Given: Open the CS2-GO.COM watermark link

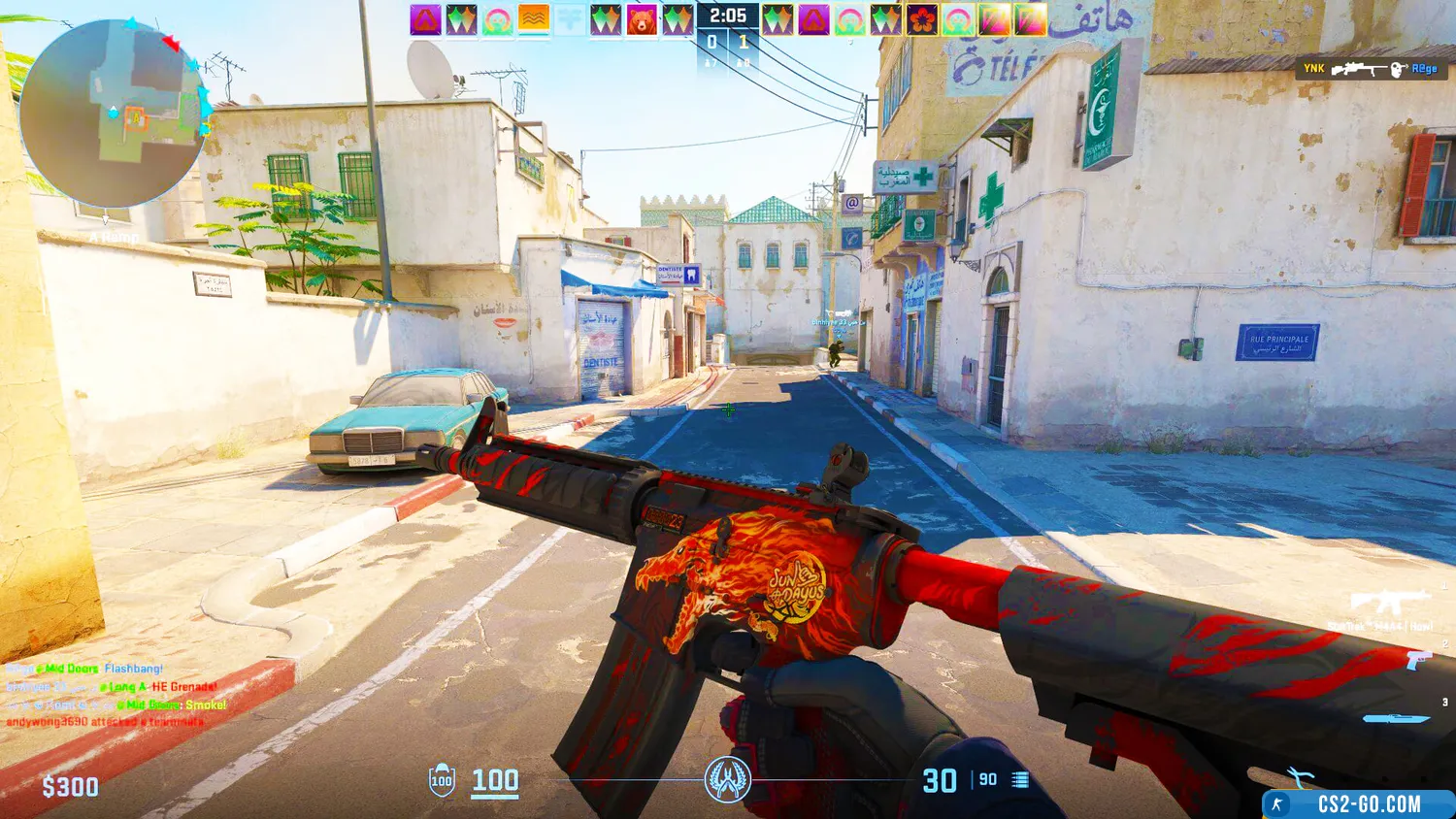Looking at the screenshot, I should [1358, 804].
